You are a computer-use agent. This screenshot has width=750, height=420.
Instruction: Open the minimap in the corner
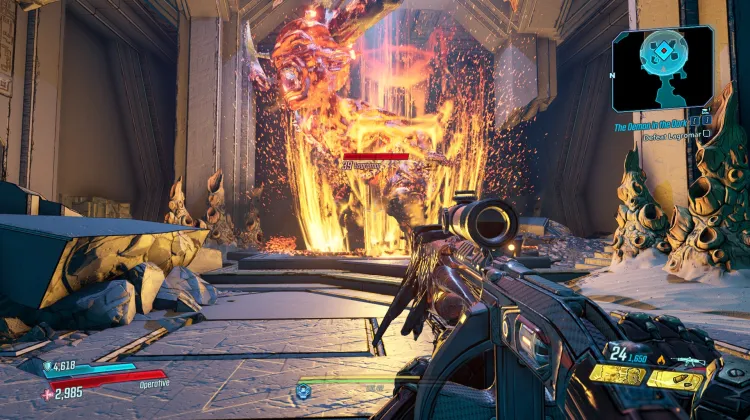[x=663, y=66]
